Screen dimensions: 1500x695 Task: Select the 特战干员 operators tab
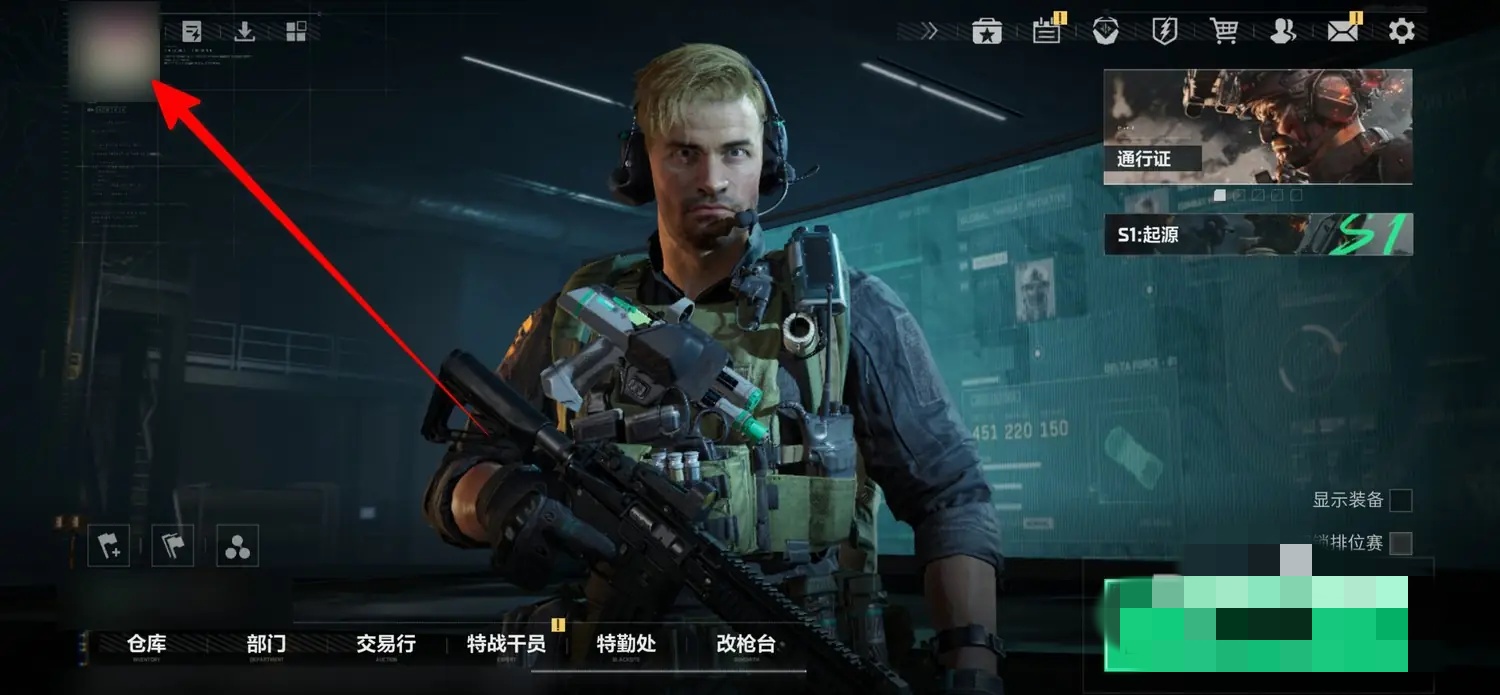point(506,645)
